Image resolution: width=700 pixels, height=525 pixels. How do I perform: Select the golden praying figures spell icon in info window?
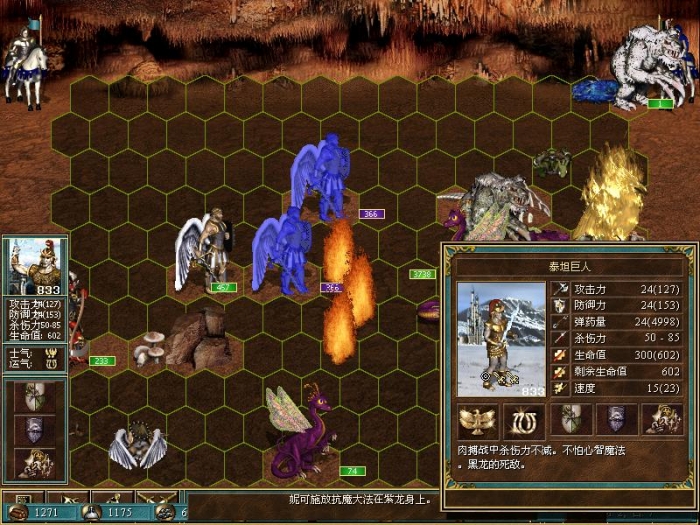pyautogui.click(x=663, y=419)
